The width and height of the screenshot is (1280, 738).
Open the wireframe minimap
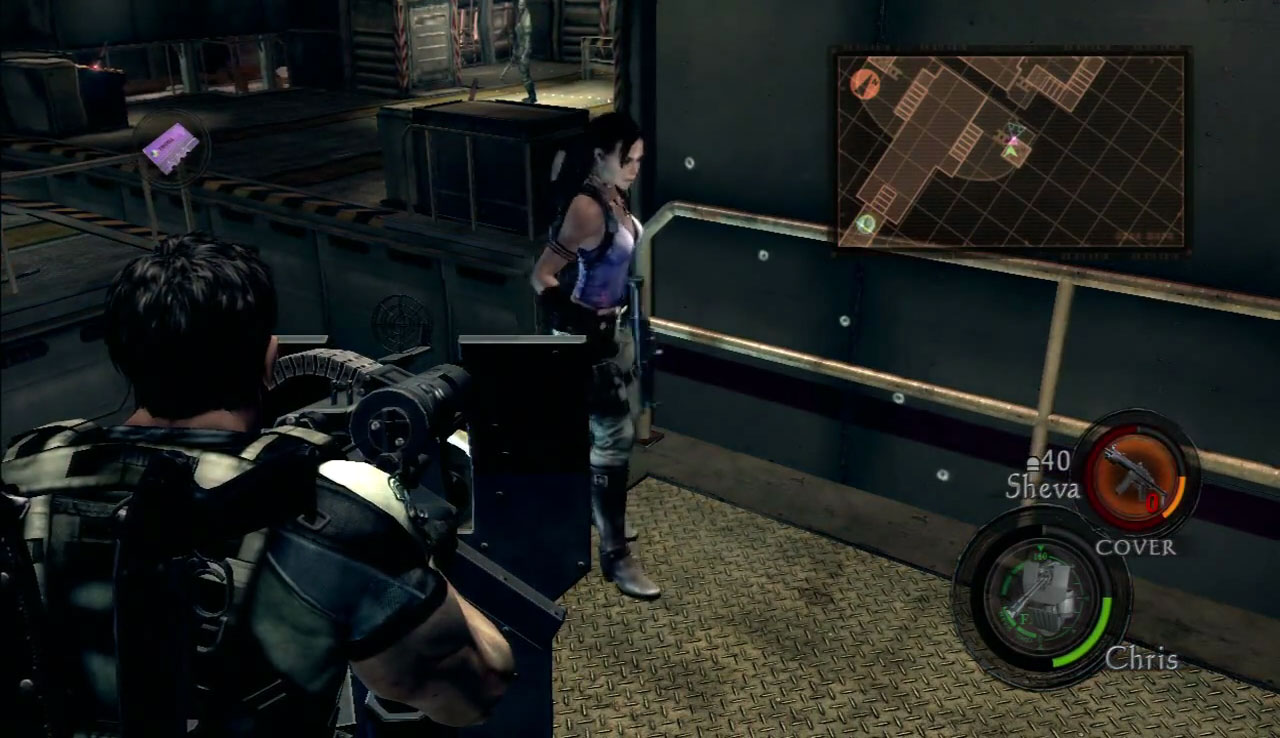pyautogui.click(x=1011, y=150)
